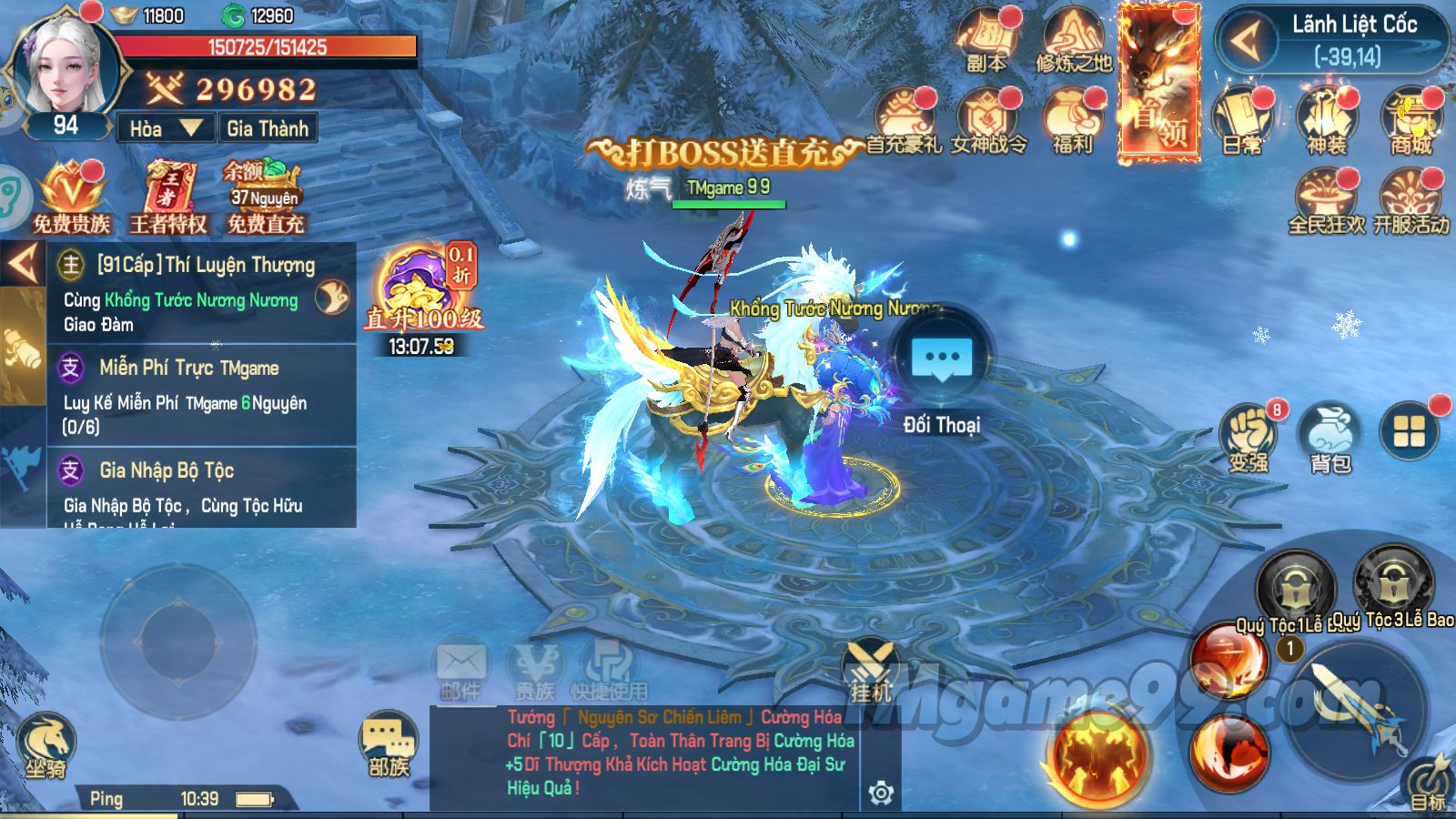
Task: Summon mount with 坐骑 button
Action: coord(45,746)
